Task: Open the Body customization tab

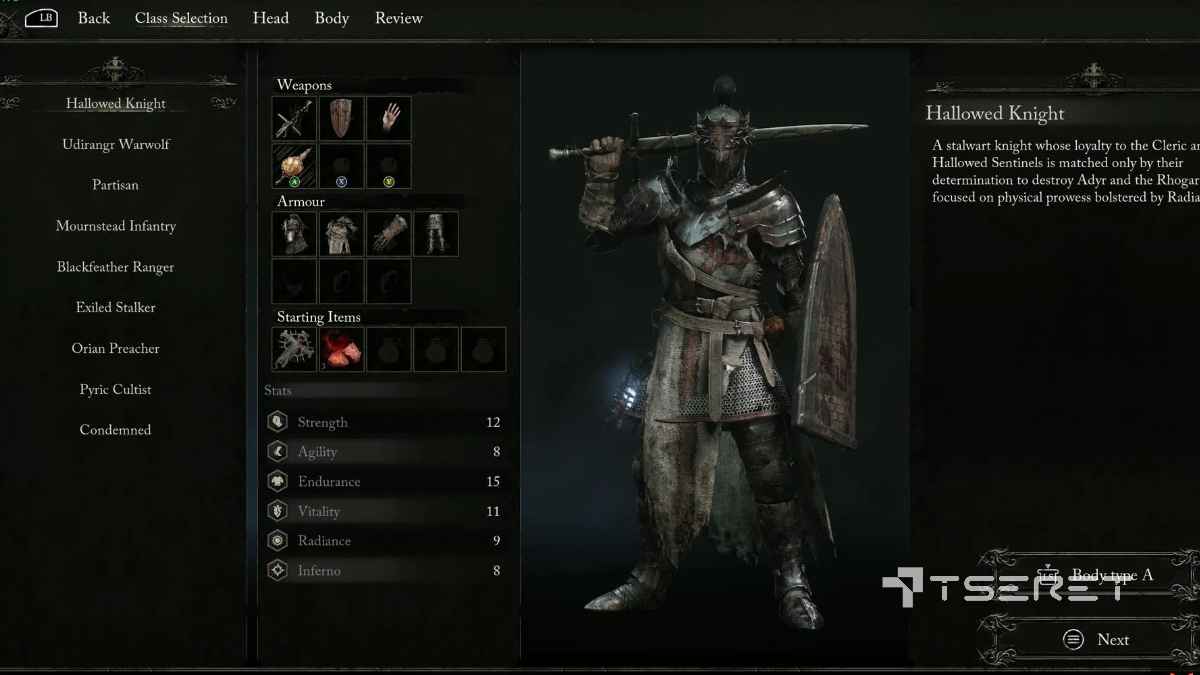Action: 332,18
